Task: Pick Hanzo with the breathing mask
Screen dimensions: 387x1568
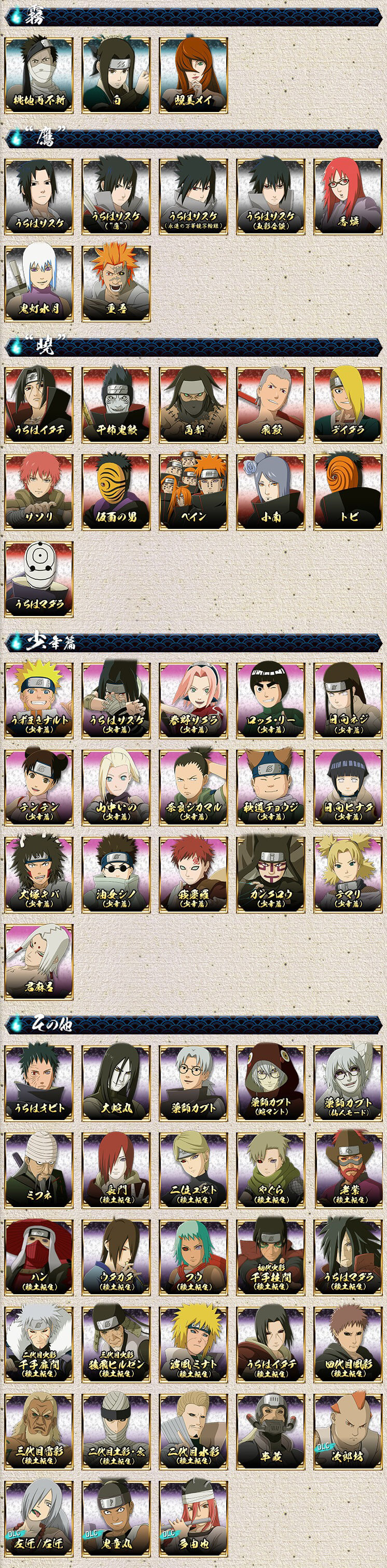Action: [271, 1431]
